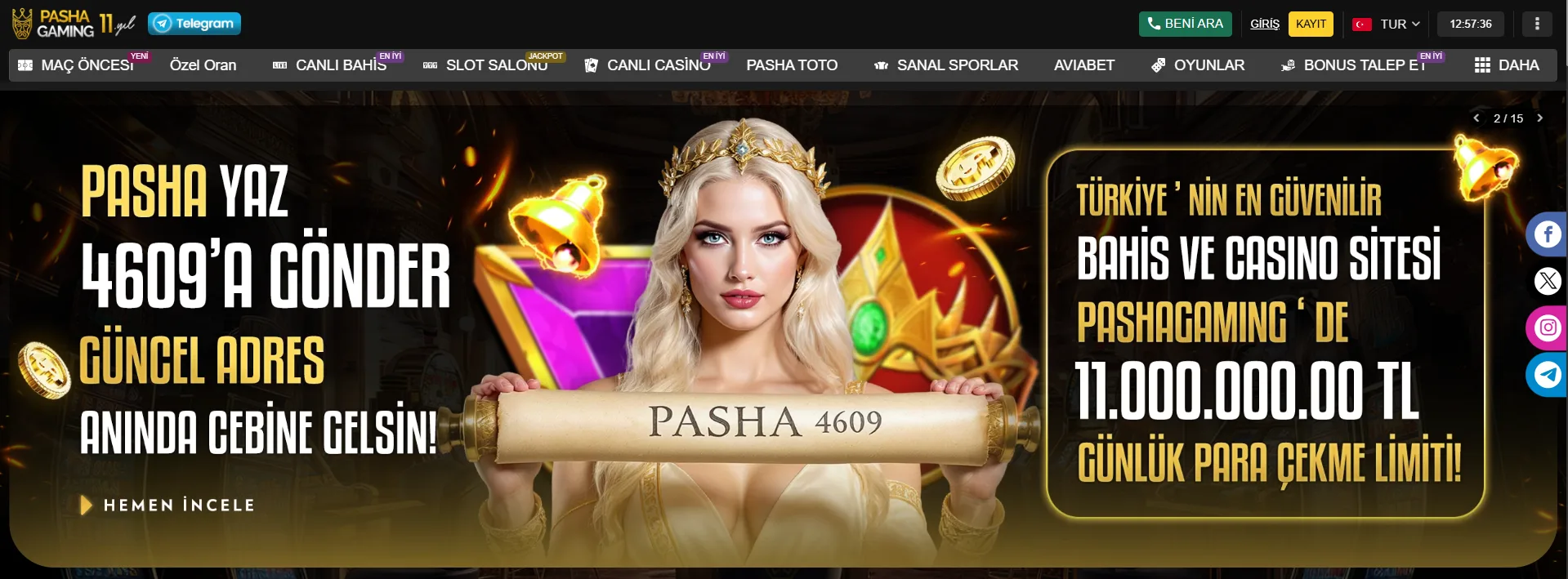Open the three-dot options menu

point(1537,24)
